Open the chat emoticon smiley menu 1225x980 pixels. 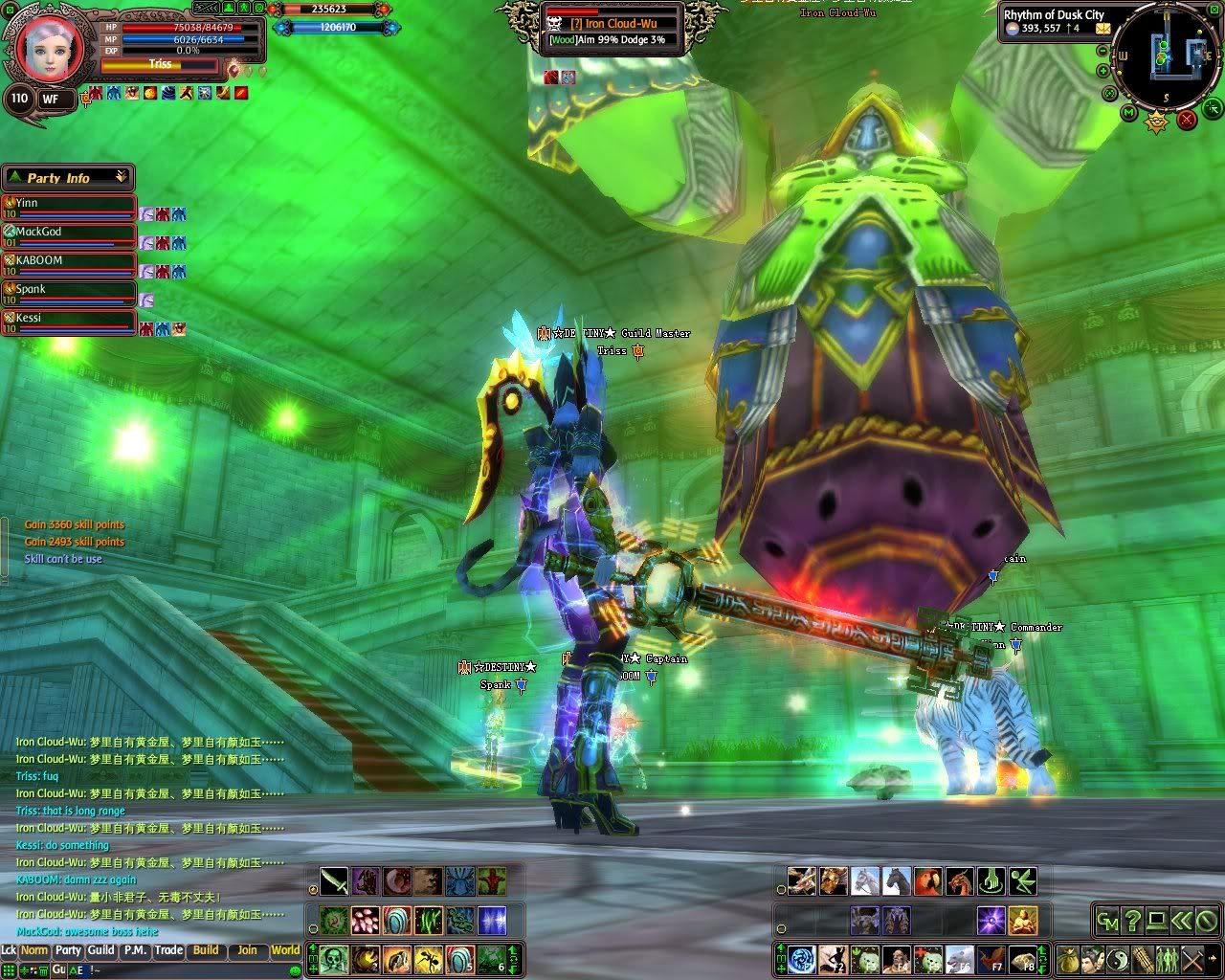(x=295, y=969)
